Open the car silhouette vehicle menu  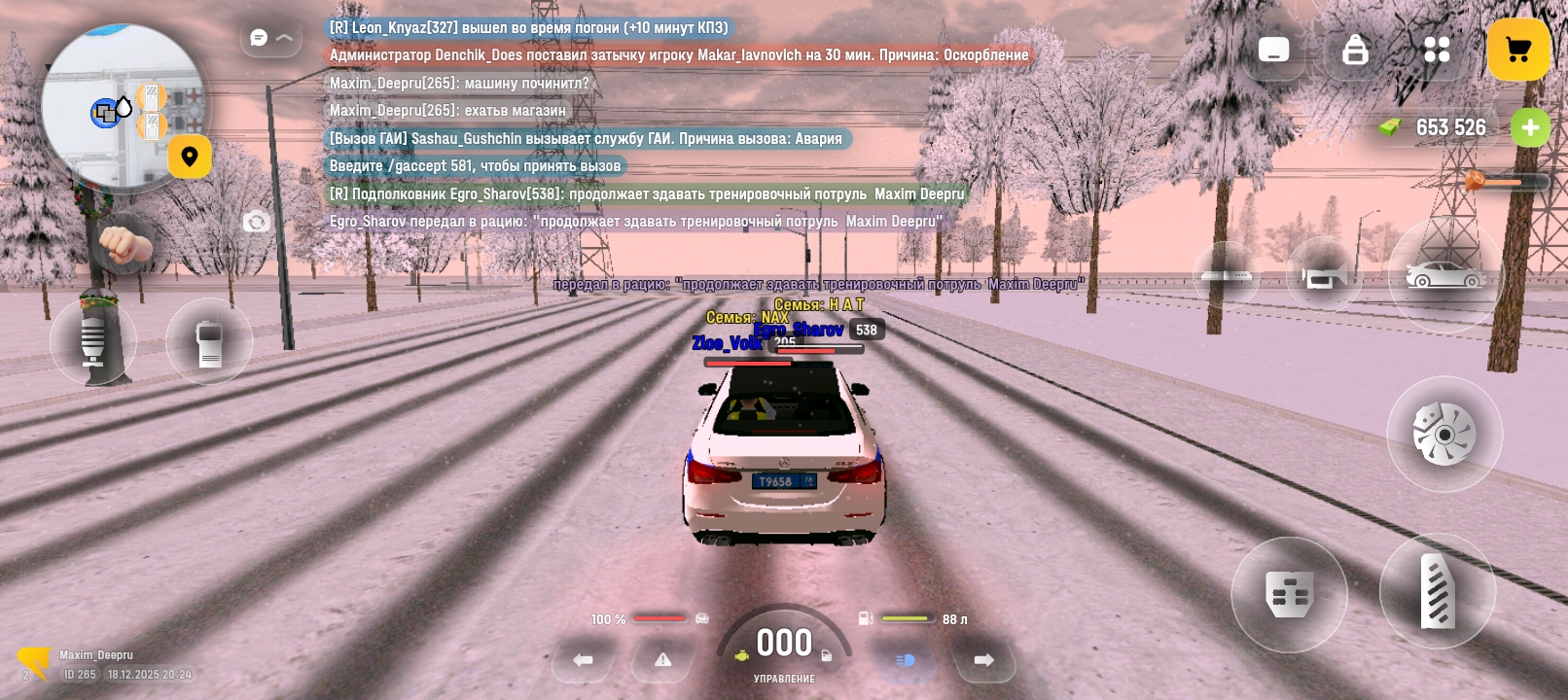(x=1445, y=276)
